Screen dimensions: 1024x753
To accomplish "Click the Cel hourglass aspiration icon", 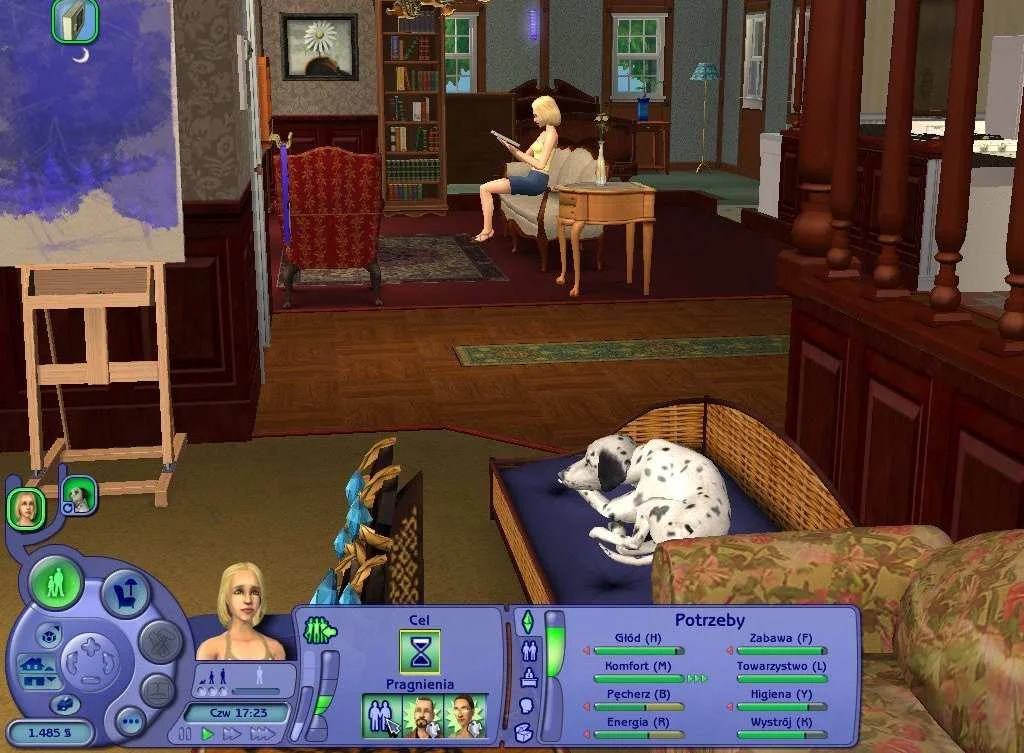I will point(420,651).
